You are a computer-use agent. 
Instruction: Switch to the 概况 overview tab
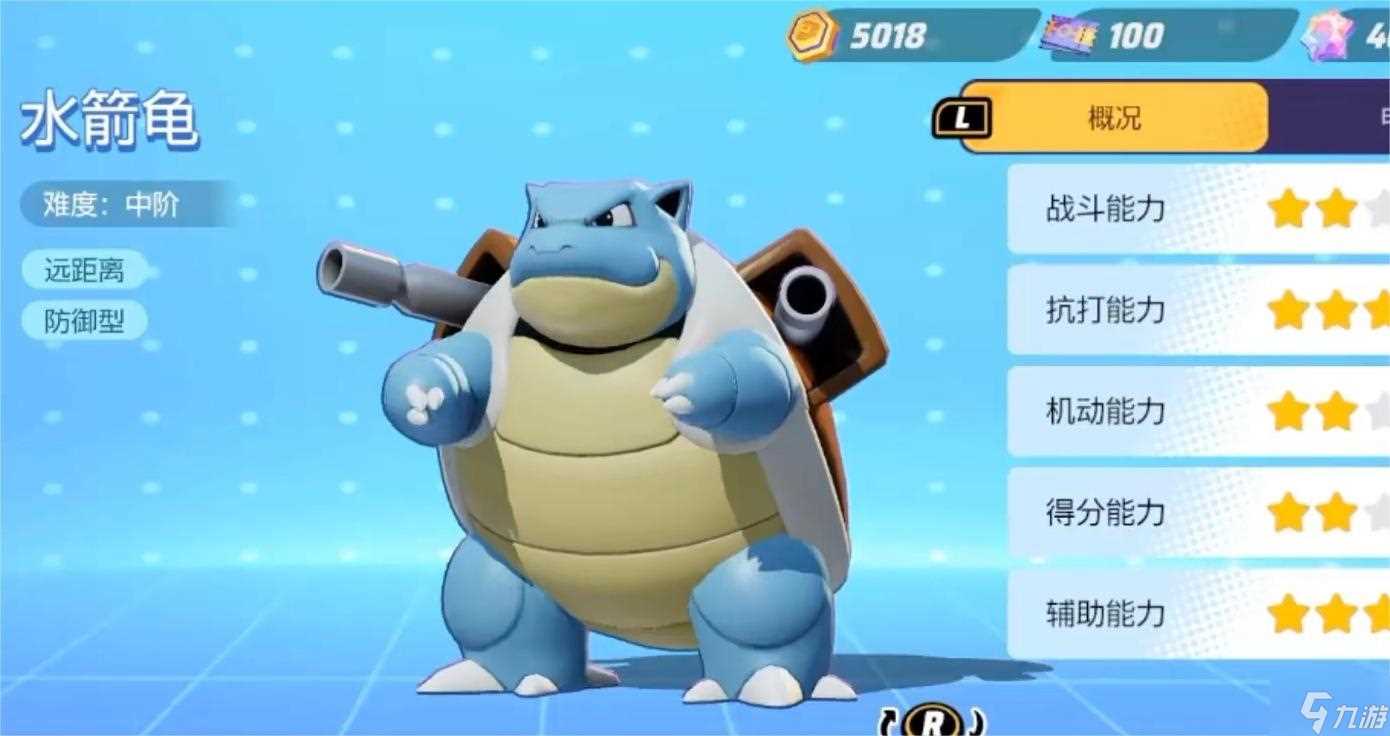[1114, 118]
